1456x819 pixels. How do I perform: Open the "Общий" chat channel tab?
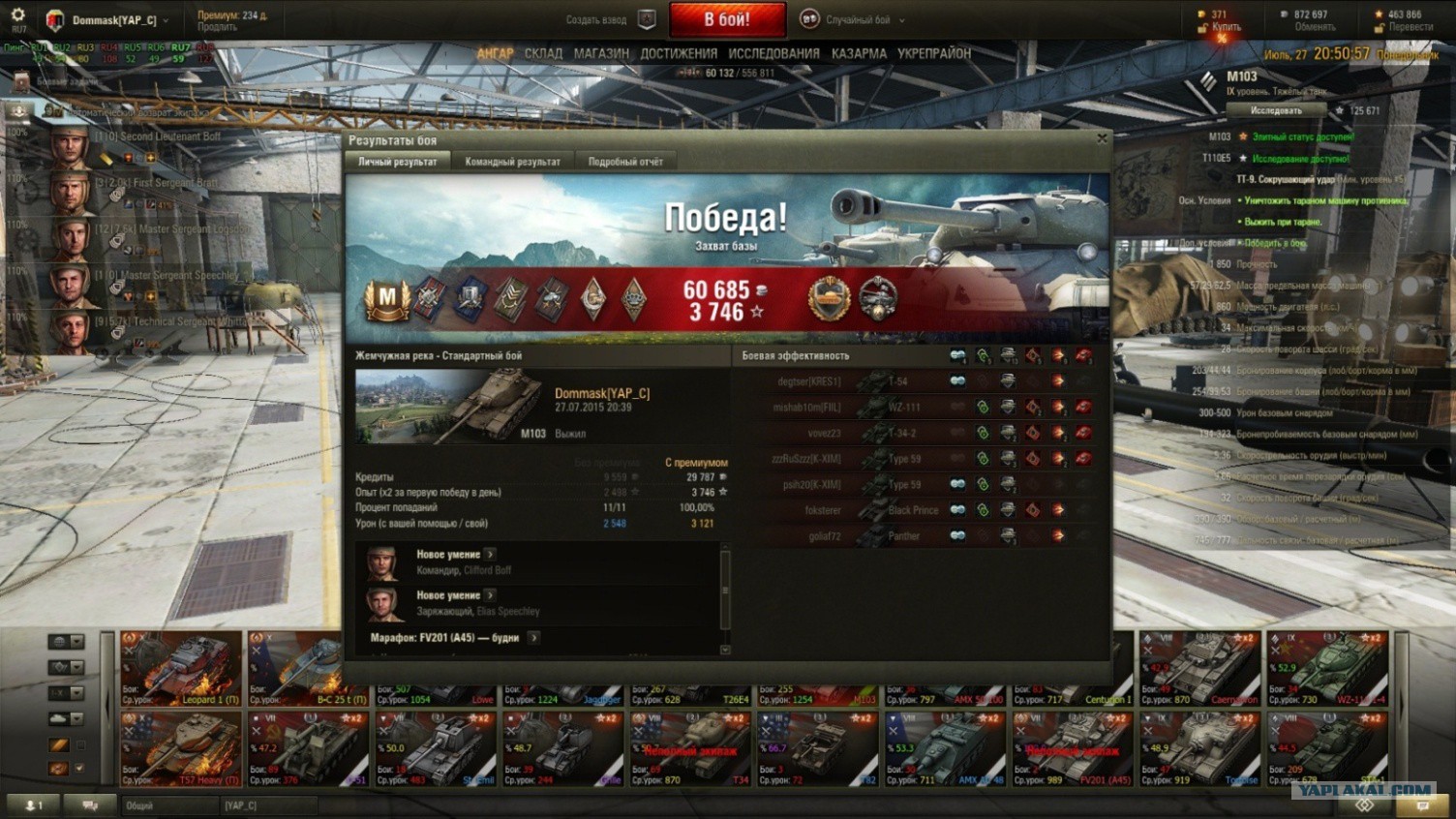[x=167, y=805]
